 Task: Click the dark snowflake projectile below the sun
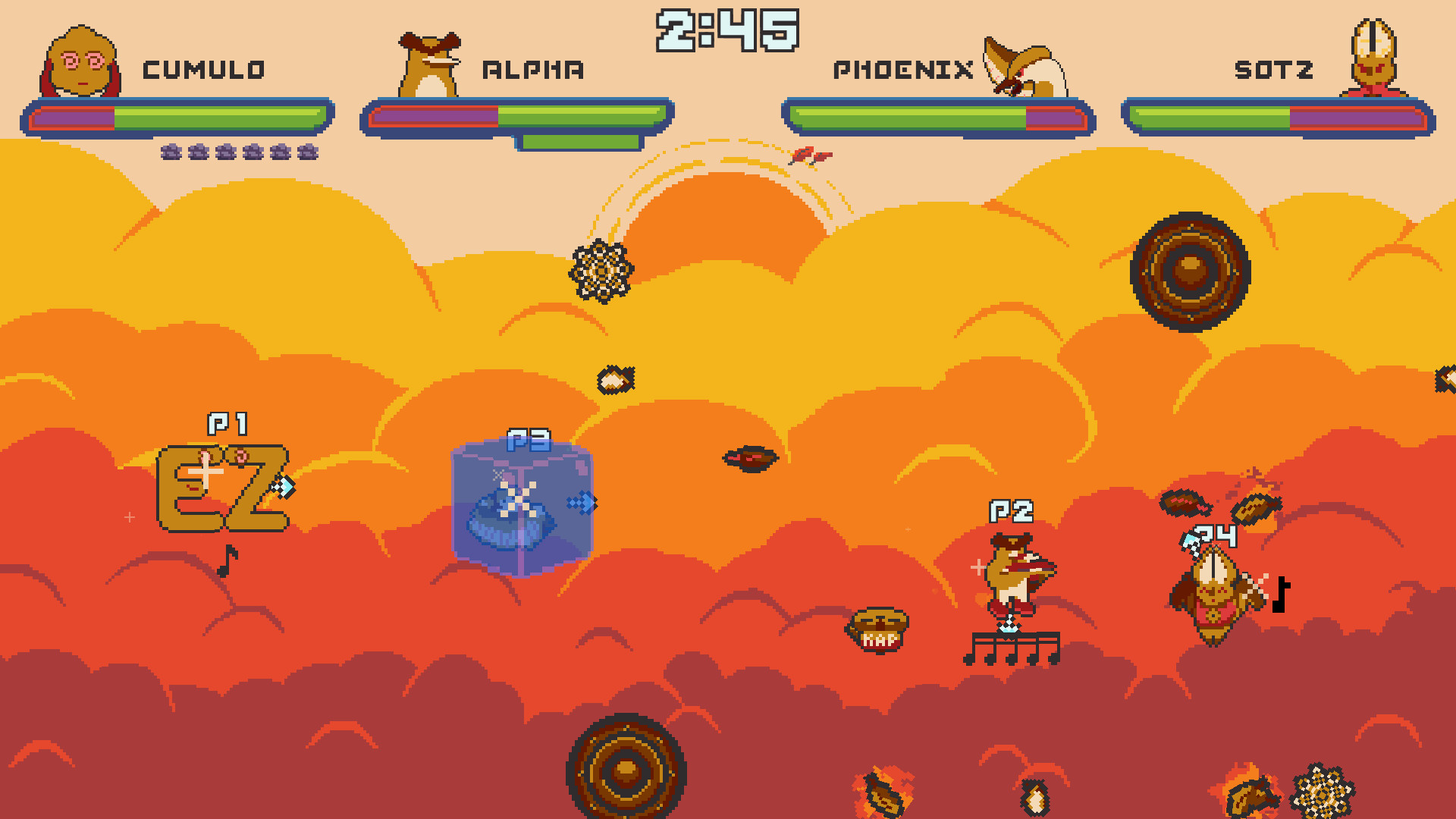(x=601, y=273)
